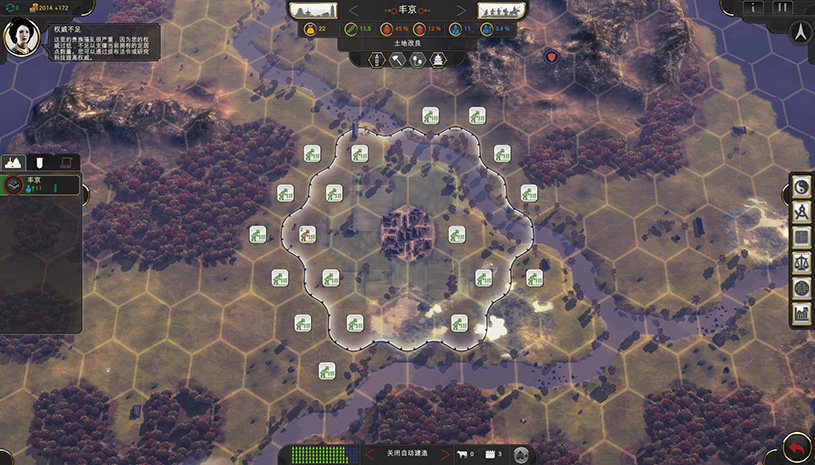Screen dimensions: 815x465
Task: Select the hammer build category icon
Action: [396, 60]
